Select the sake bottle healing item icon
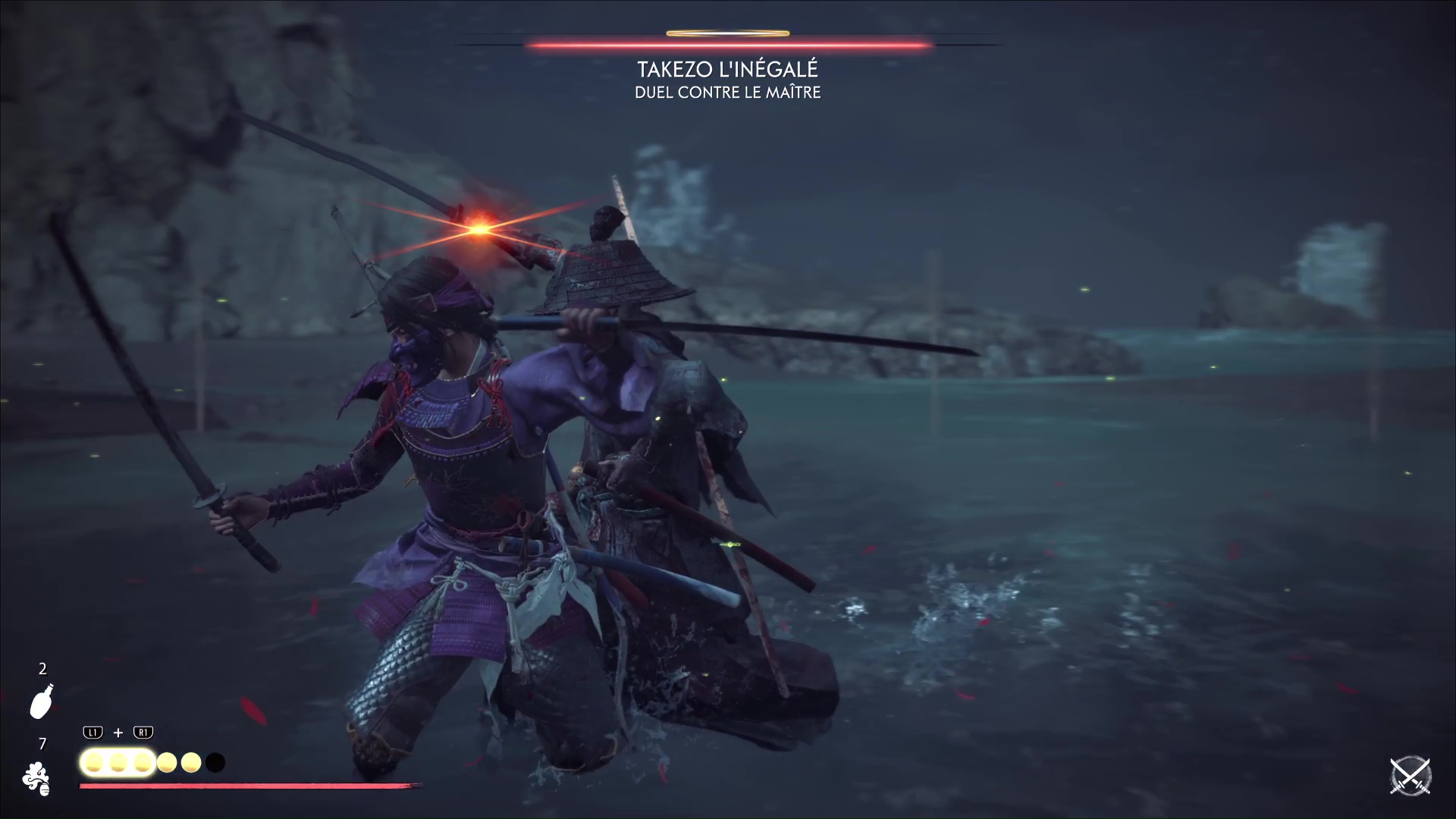The width and height of the screenshot is (1456, 819). pos(41,701)
